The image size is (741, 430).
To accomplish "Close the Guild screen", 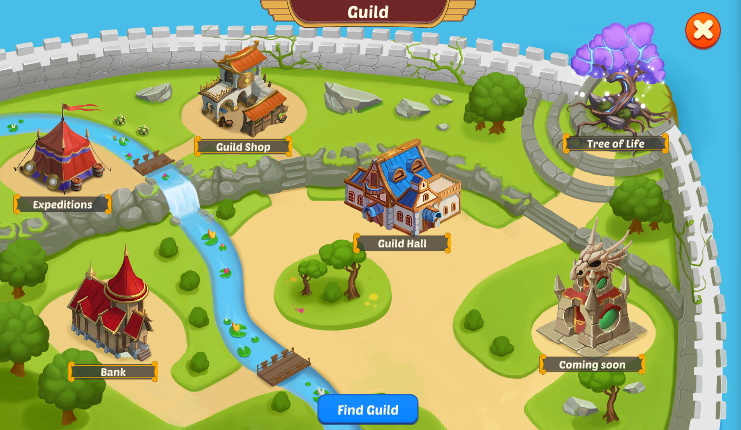I will 703,30.
